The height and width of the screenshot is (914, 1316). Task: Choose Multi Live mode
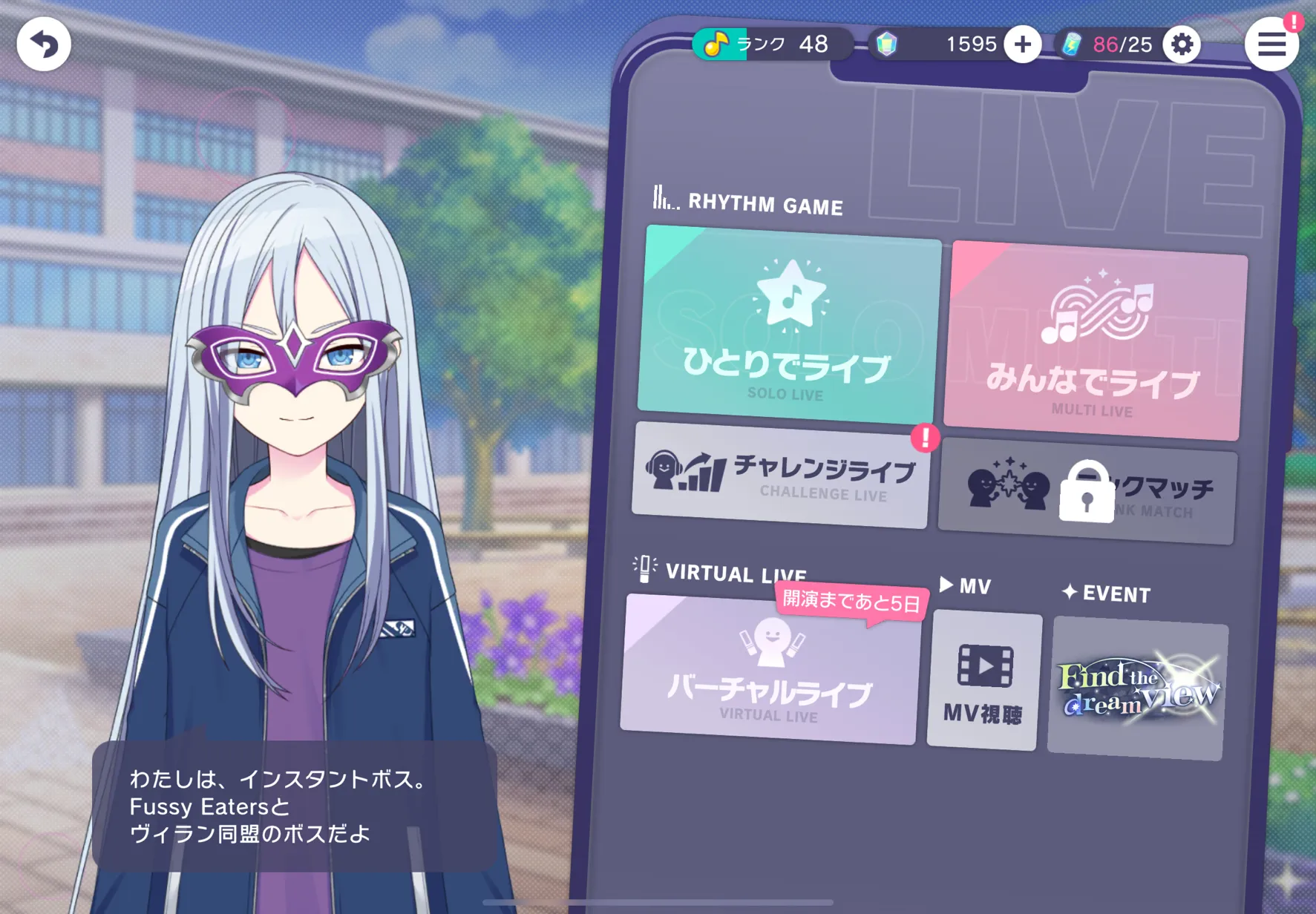coord(1094,341)
